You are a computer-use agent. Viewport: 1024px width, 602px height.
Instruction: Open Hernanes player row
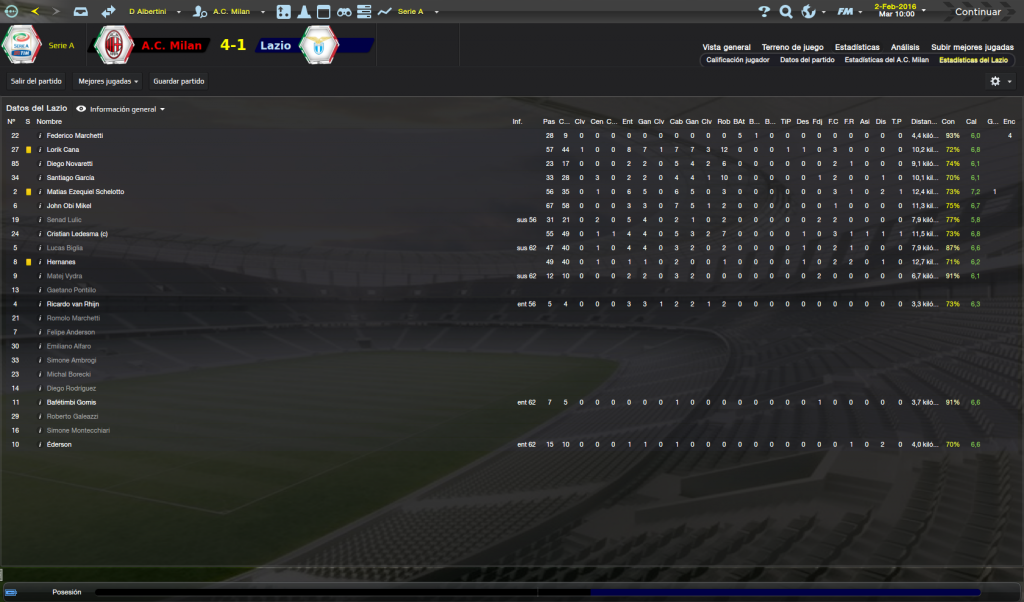62,261
